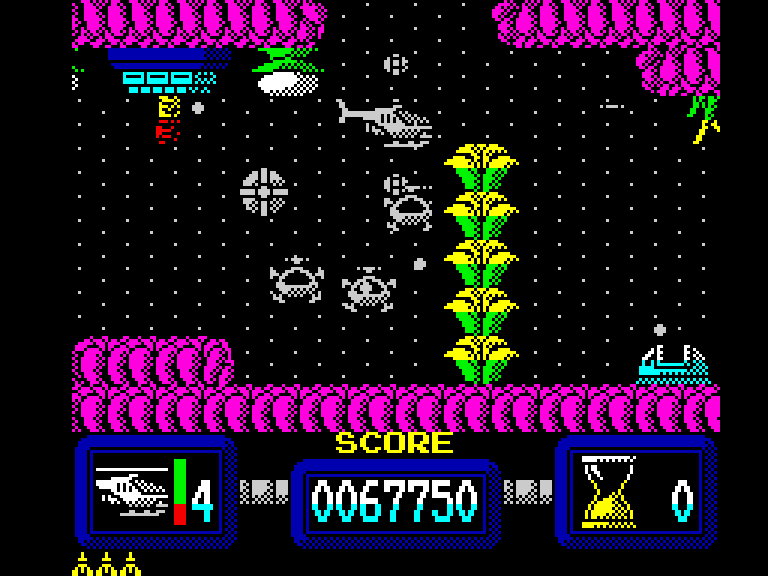Select the yellow hourglass icon
The height and width of the screenshot is (576, 768).
[x=608, y=491]
